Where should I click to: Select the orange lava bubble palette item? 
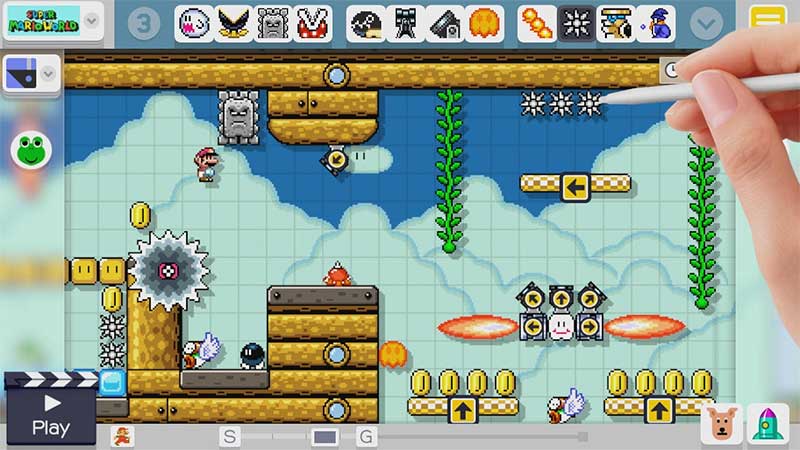[x=485, y=23]
